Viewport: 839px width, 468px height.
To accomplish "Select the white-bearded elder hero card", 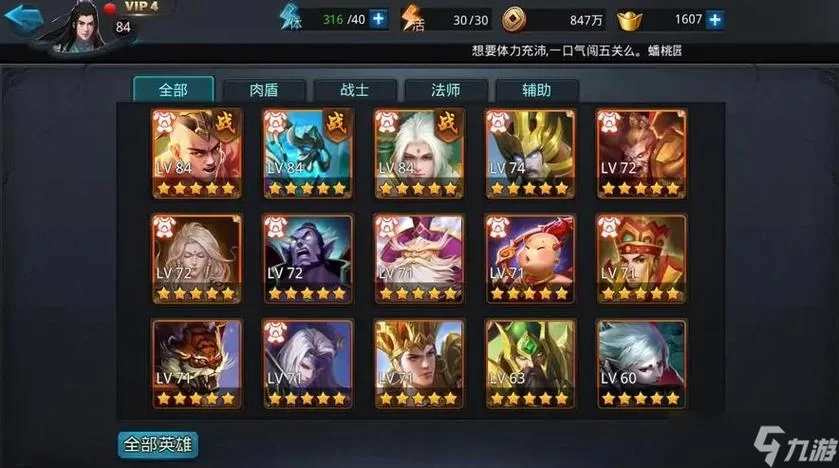I will point(418,258).
